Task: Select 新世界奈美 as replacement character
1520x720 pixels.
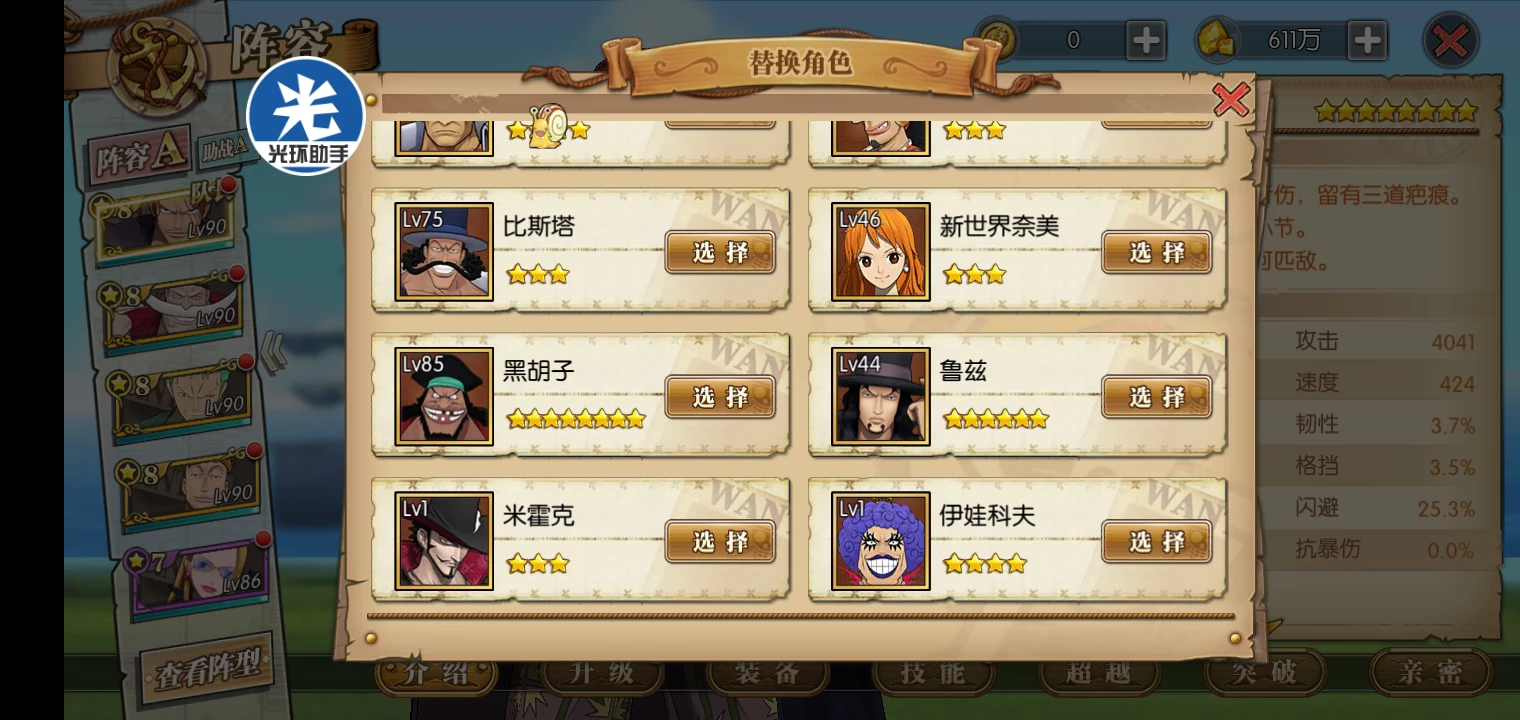Action: [1156, 252]
